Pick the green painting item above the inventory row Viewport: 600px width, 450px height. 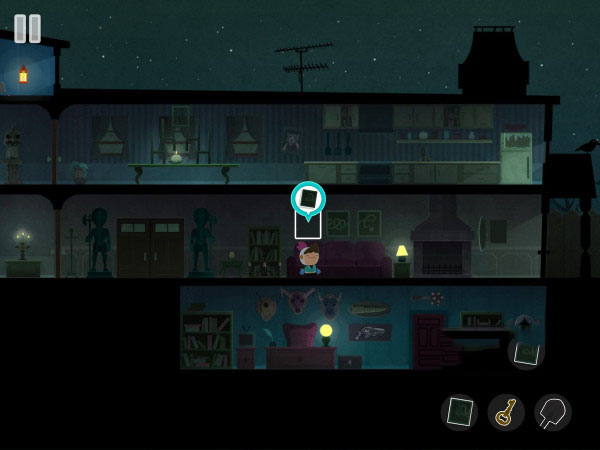[x=526, y=352]
